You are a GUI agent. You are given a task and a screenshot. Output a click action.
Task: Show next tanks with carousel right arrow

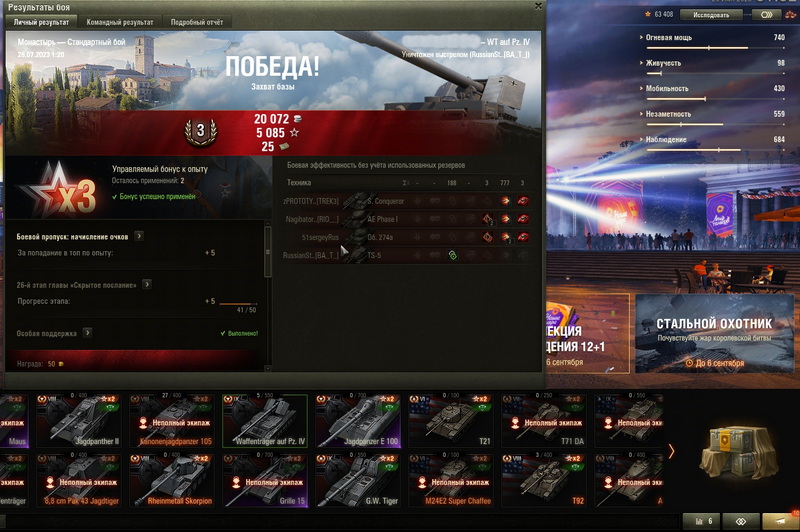pos(671,451)
